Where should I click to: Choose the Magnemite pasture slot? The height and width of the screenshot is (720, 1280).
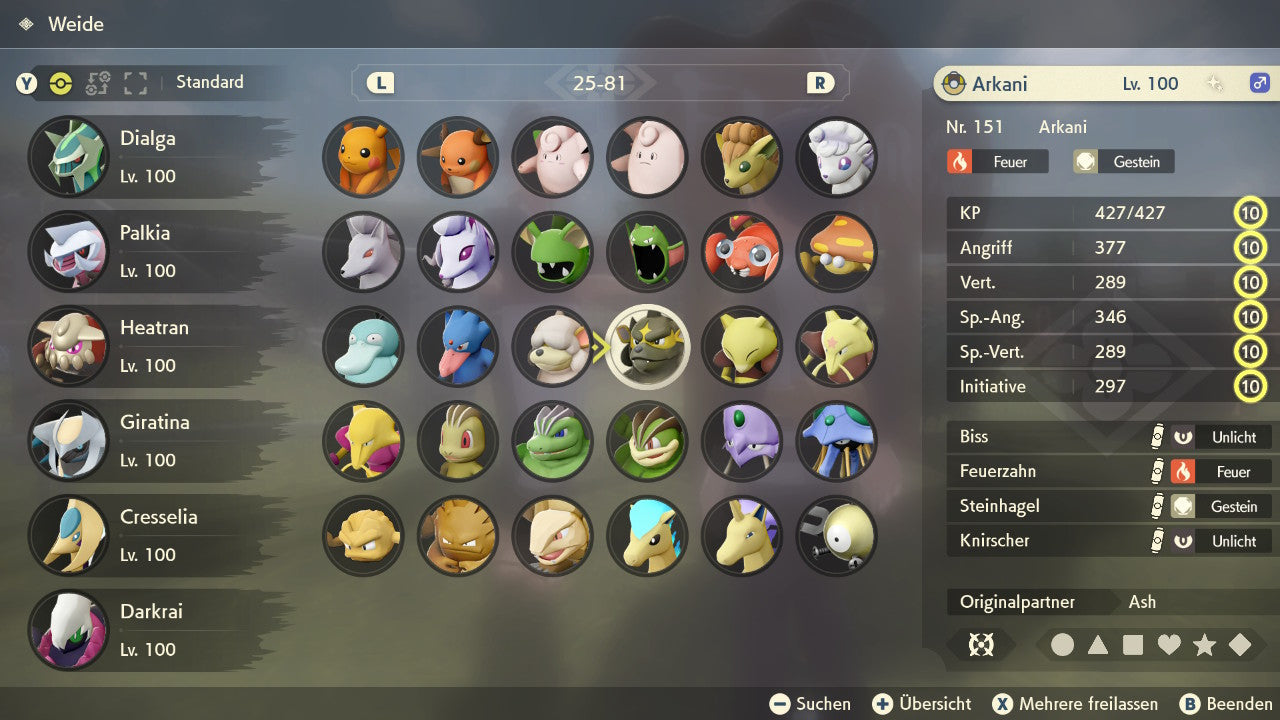837,535
